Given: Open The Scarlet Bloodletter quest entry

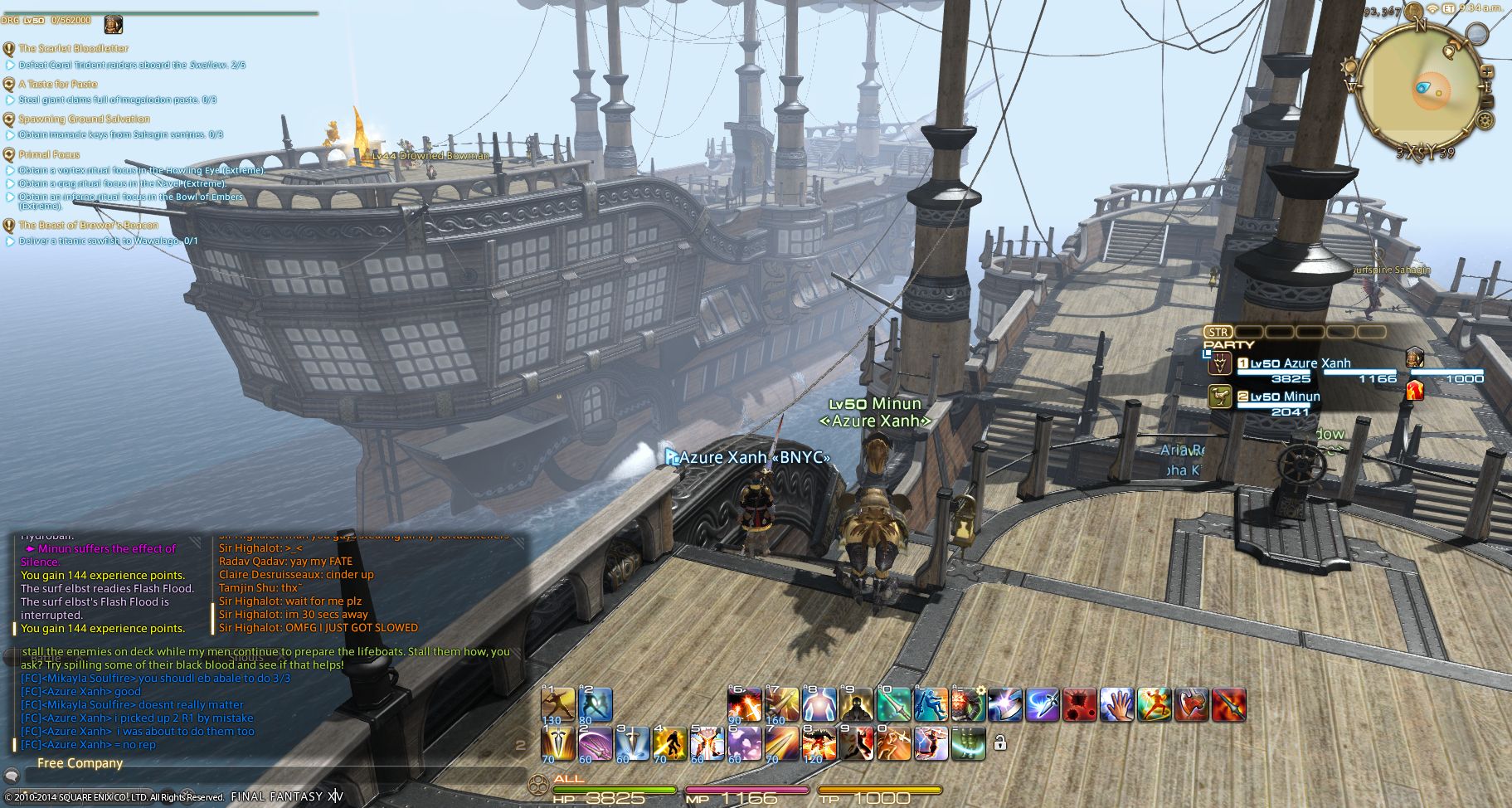Looking at the screenshot, I should coord(73,48).
